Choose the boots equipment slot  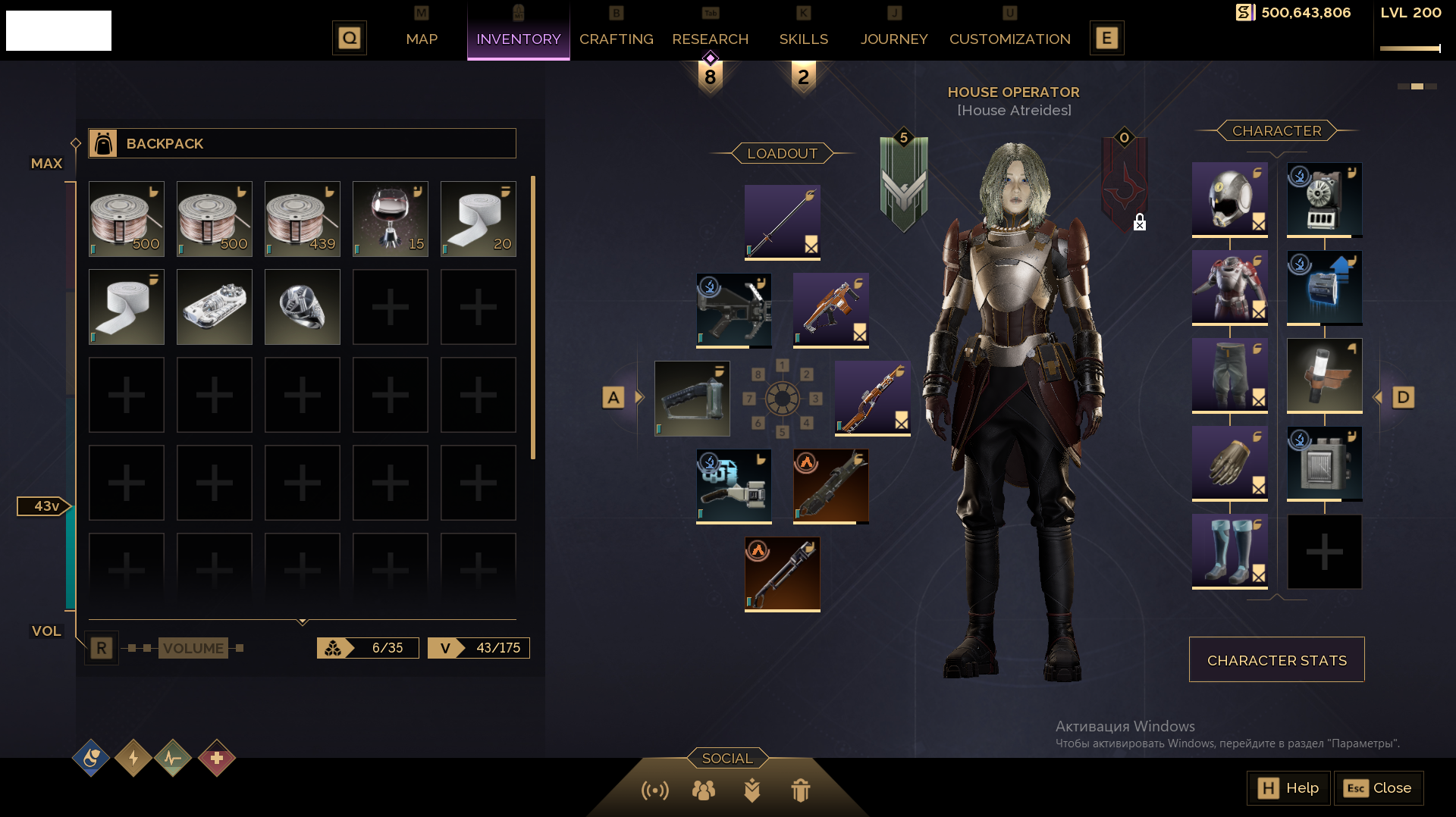pyautogui.click(x=1229, y=551)
